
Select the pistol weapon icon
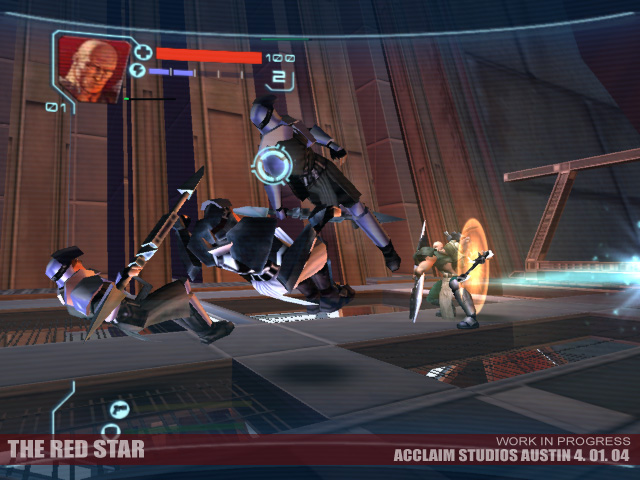(x=120, y=409)
